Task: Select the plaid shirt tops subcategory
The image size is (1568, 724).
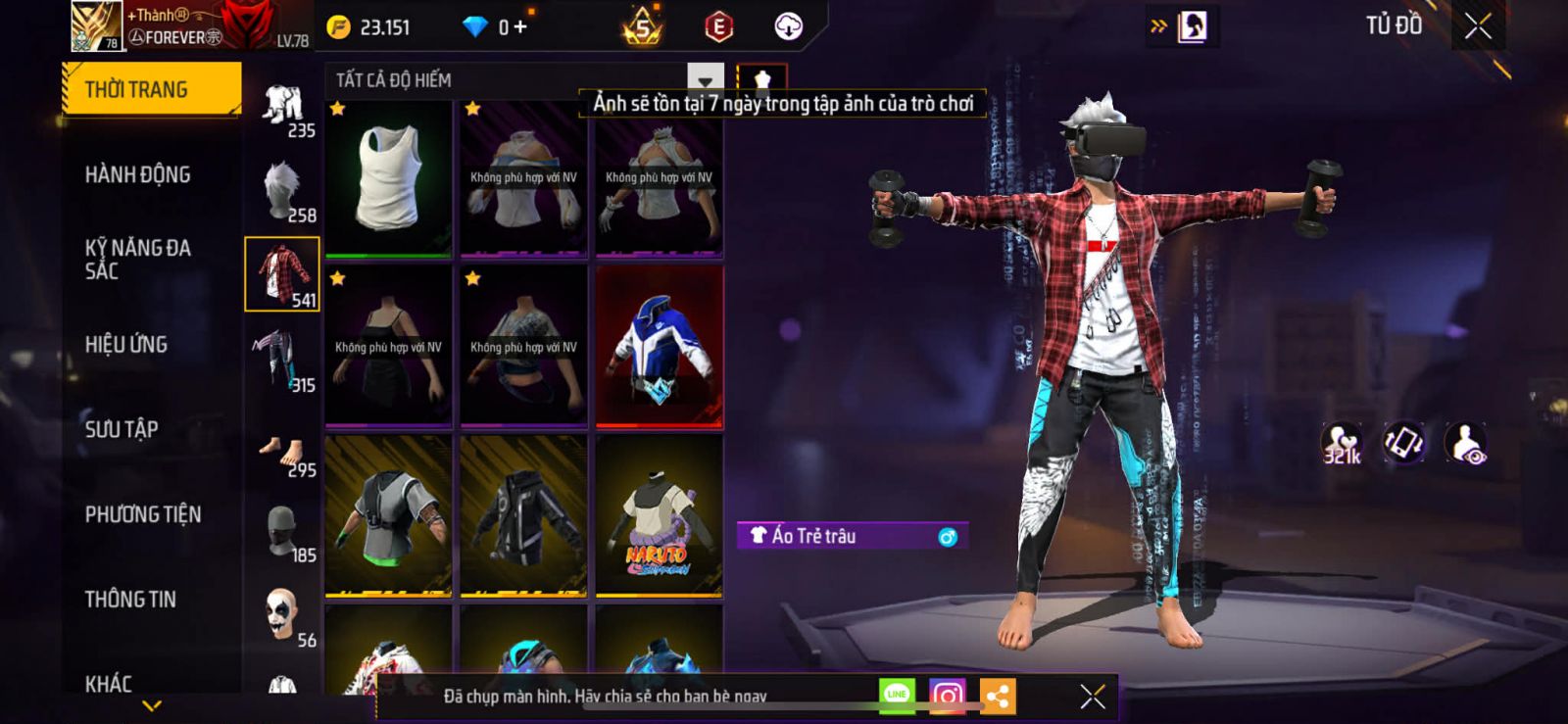Action: (x=282, y=274)
